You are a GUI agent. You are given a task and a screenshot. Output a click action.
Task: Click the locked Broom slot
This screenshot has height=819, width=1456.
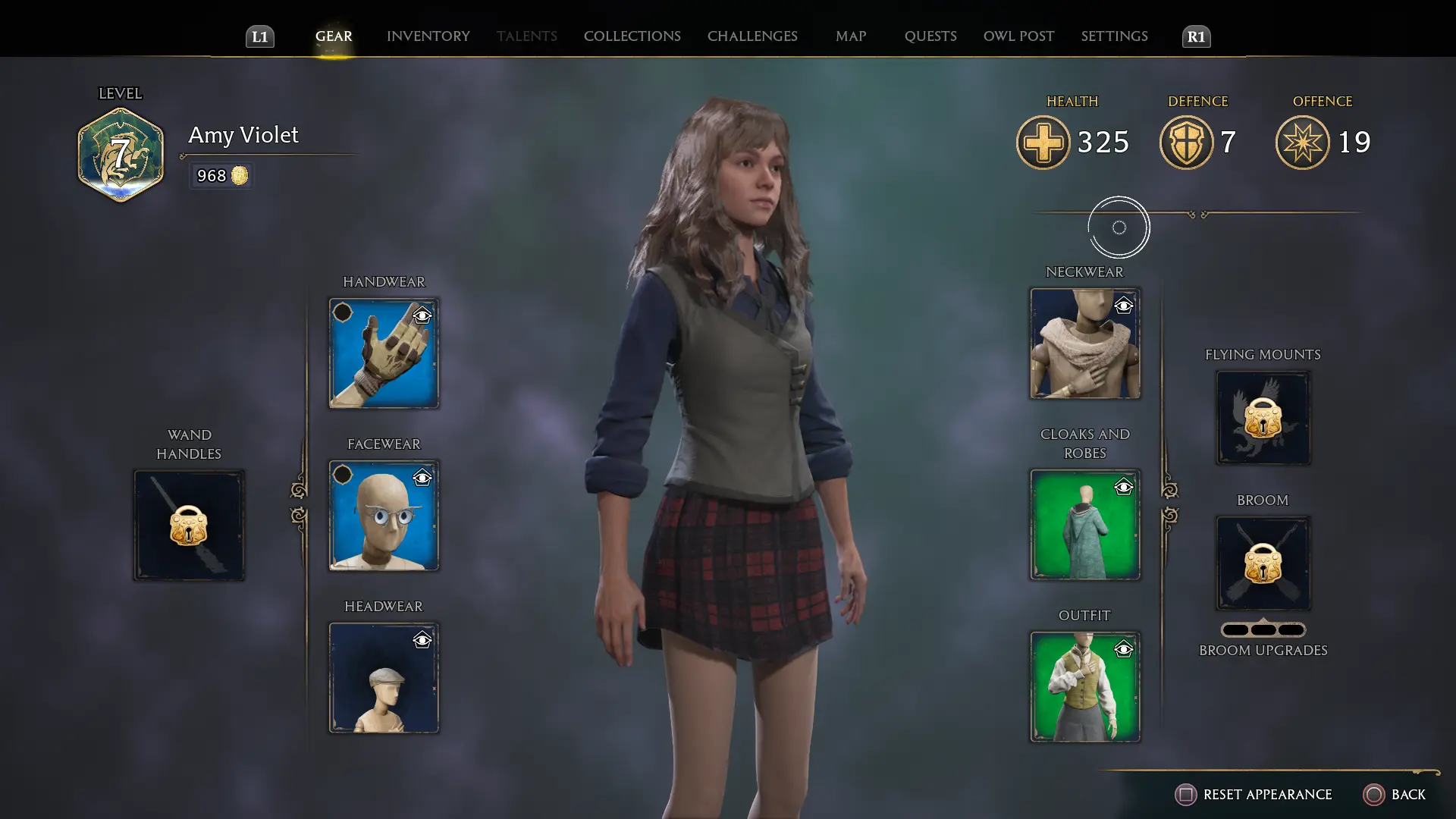click(x=1263, y=563)
